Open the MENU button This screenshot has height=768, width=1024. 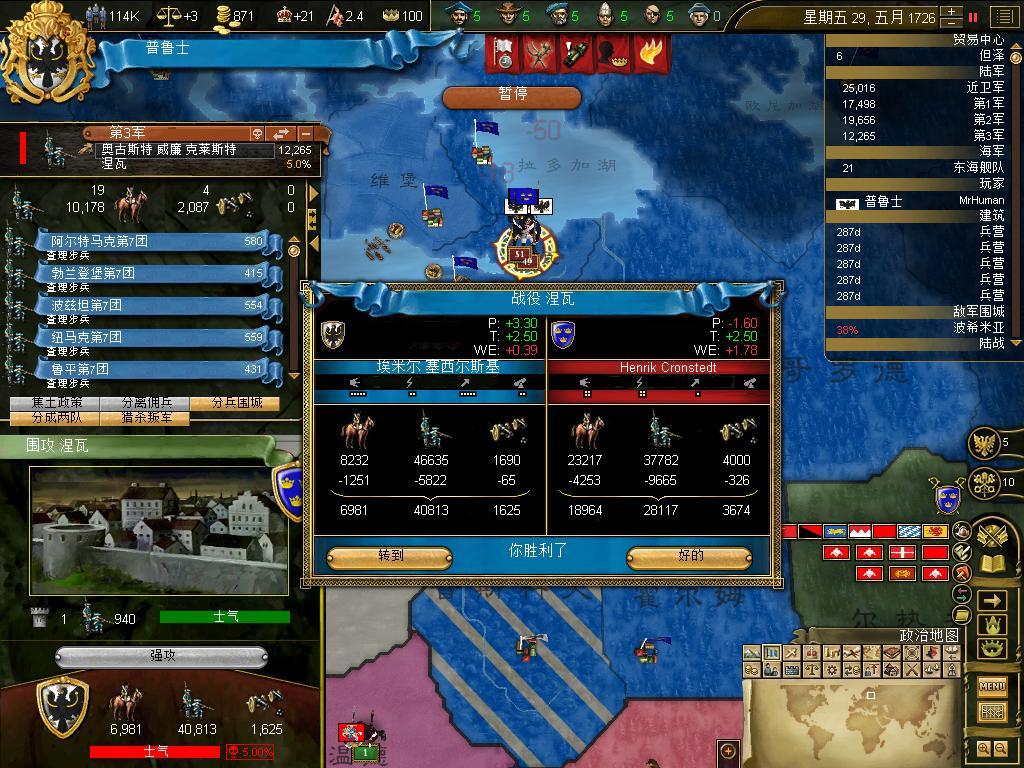click(x=992, y=686)
